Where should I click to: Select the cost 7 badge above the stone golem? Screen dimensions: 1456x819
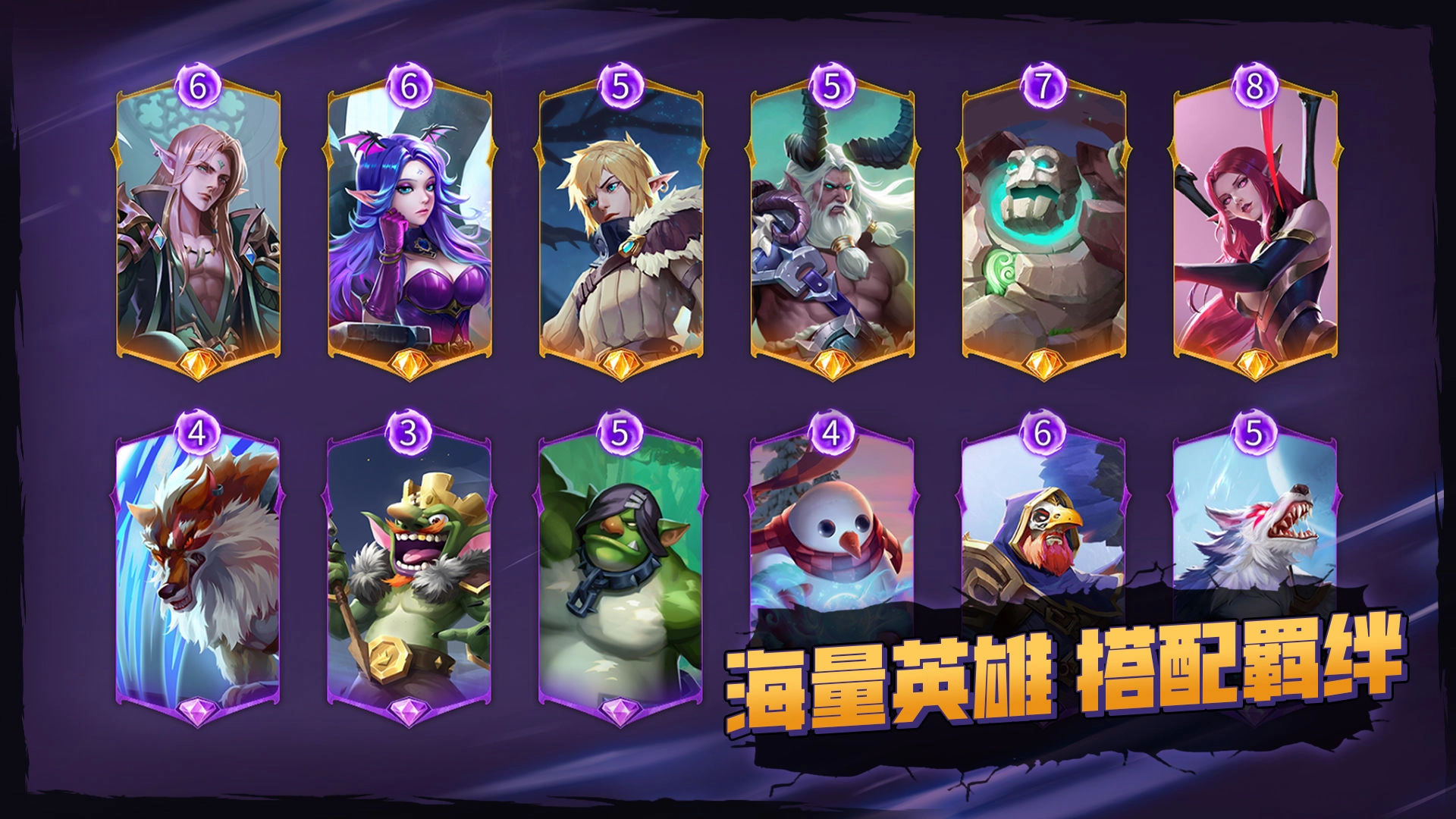[x=1043, y=86]
